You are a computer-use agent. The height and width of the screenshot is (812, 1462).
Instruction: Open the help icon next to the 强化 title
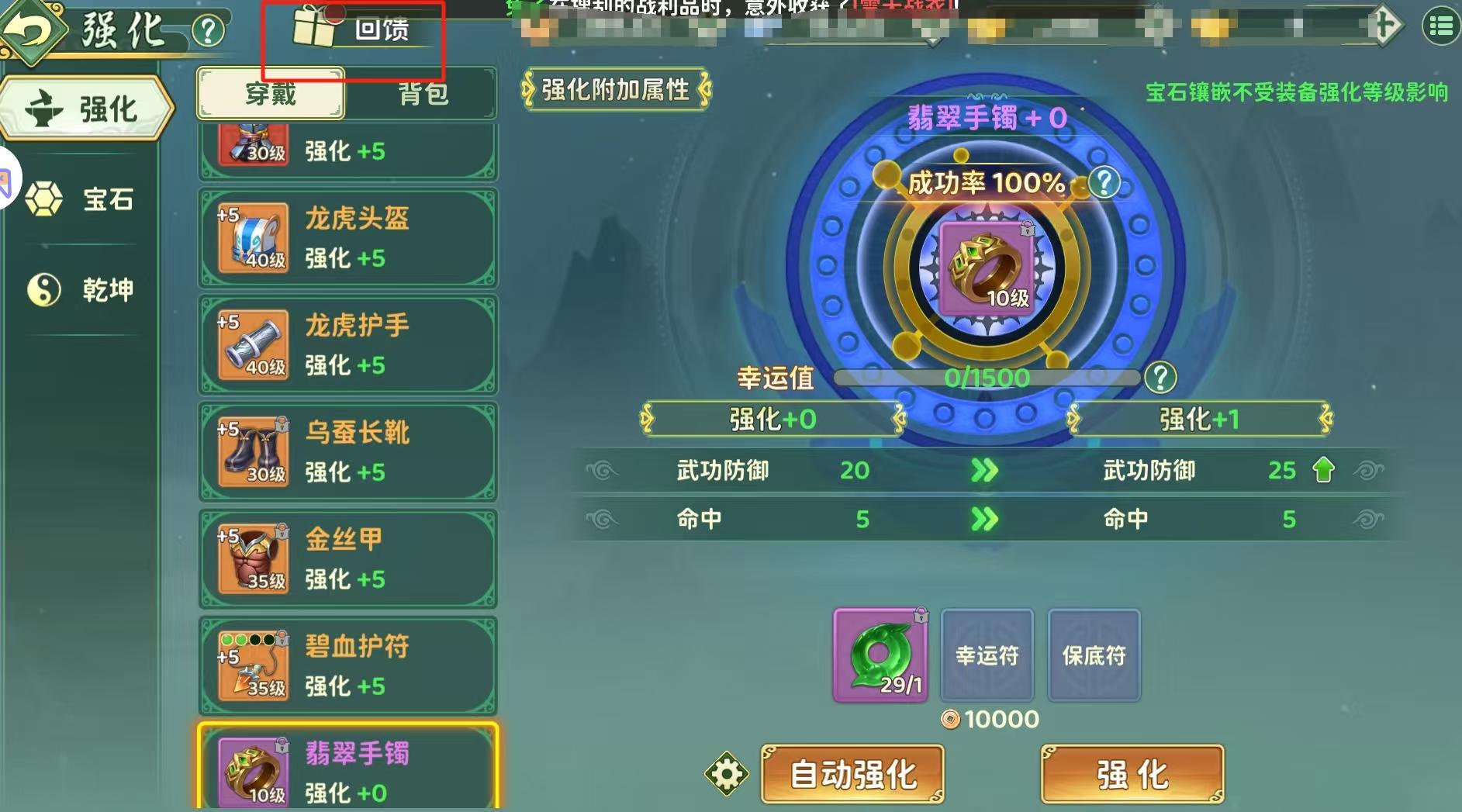205,27
